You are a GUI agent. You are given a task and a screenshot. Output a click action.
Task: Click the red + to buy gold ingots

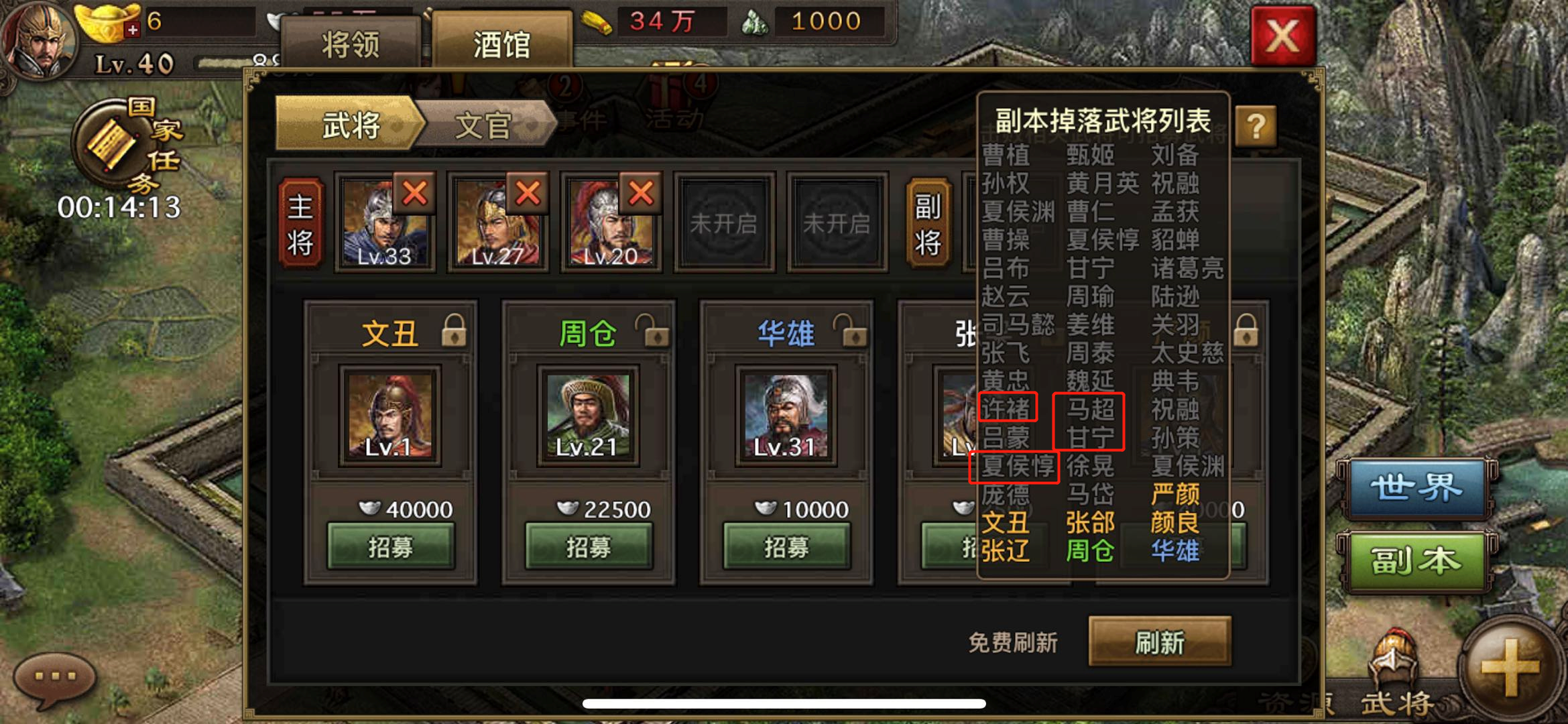[x=133, y=30]
